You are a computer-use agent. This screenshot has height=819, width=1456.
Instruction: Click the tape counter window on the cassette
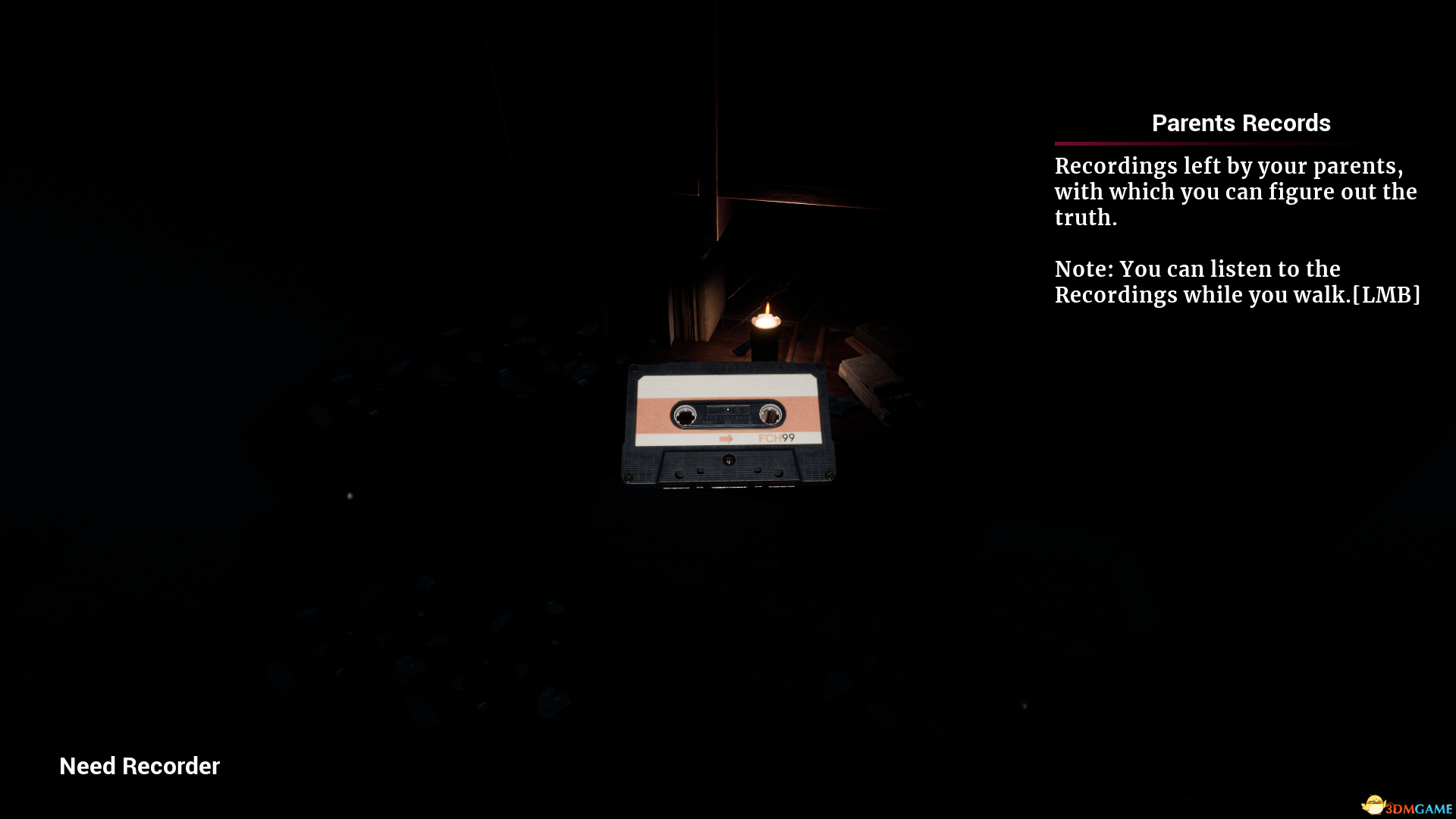(x=728, y=410)
